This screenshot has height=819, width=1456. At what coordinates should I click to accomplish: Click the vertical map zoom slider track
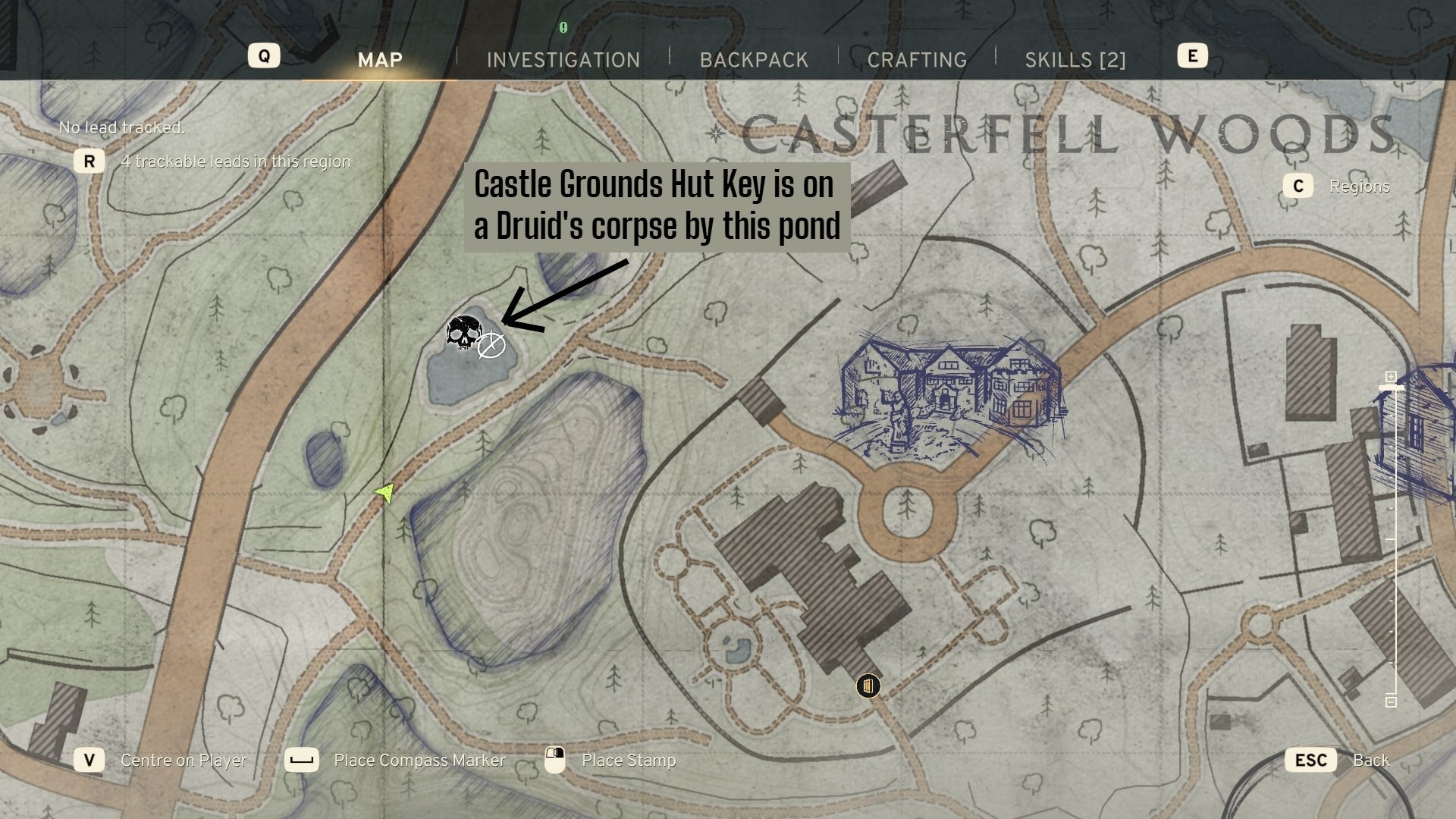click(x=1394, y=538)
